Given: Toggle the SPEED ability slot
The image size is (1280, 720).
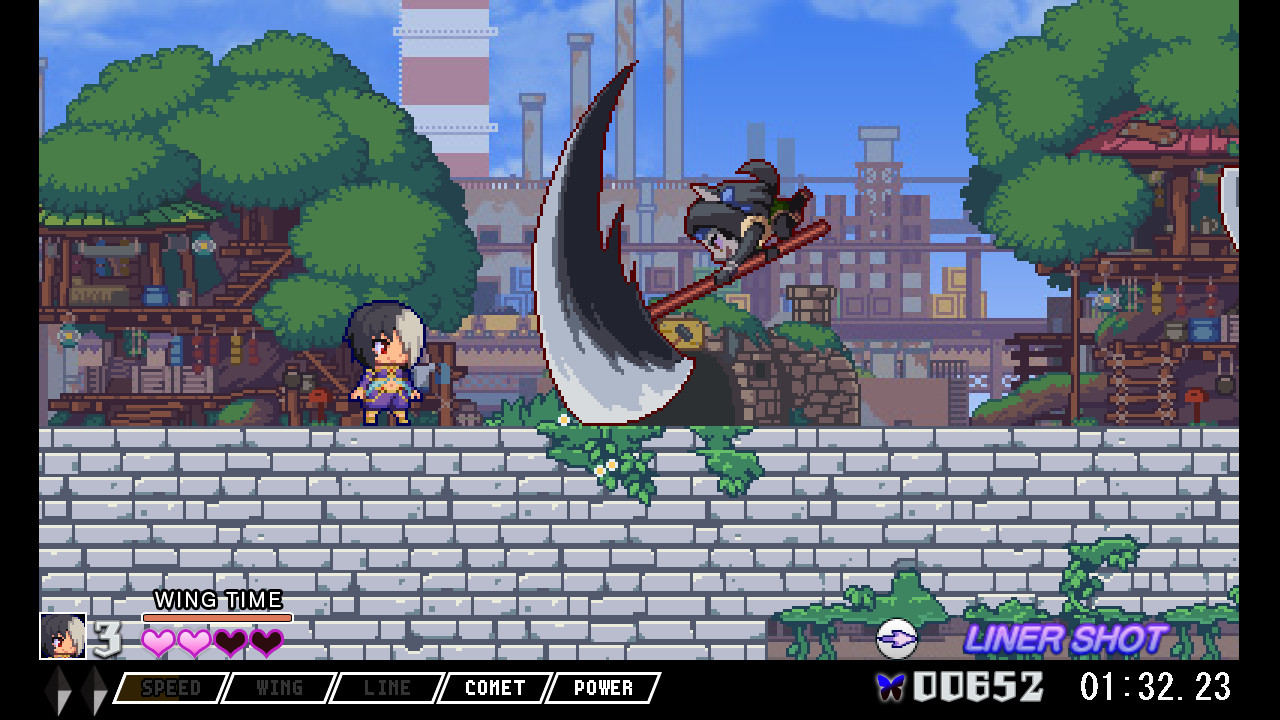Looking at the screenshot, I should click(171, 688).
